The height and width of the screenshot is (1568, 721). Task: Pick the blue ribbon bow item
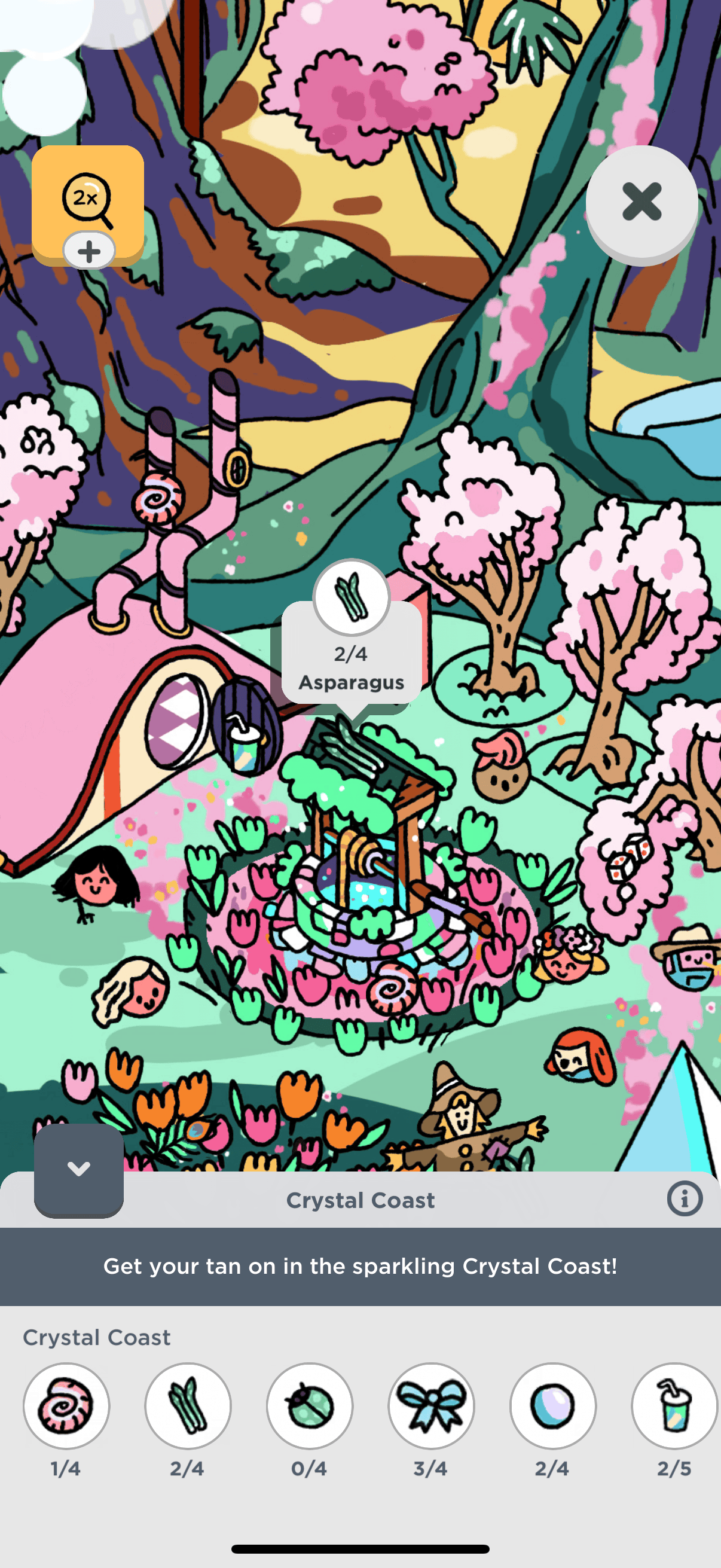pos(432,1406)
